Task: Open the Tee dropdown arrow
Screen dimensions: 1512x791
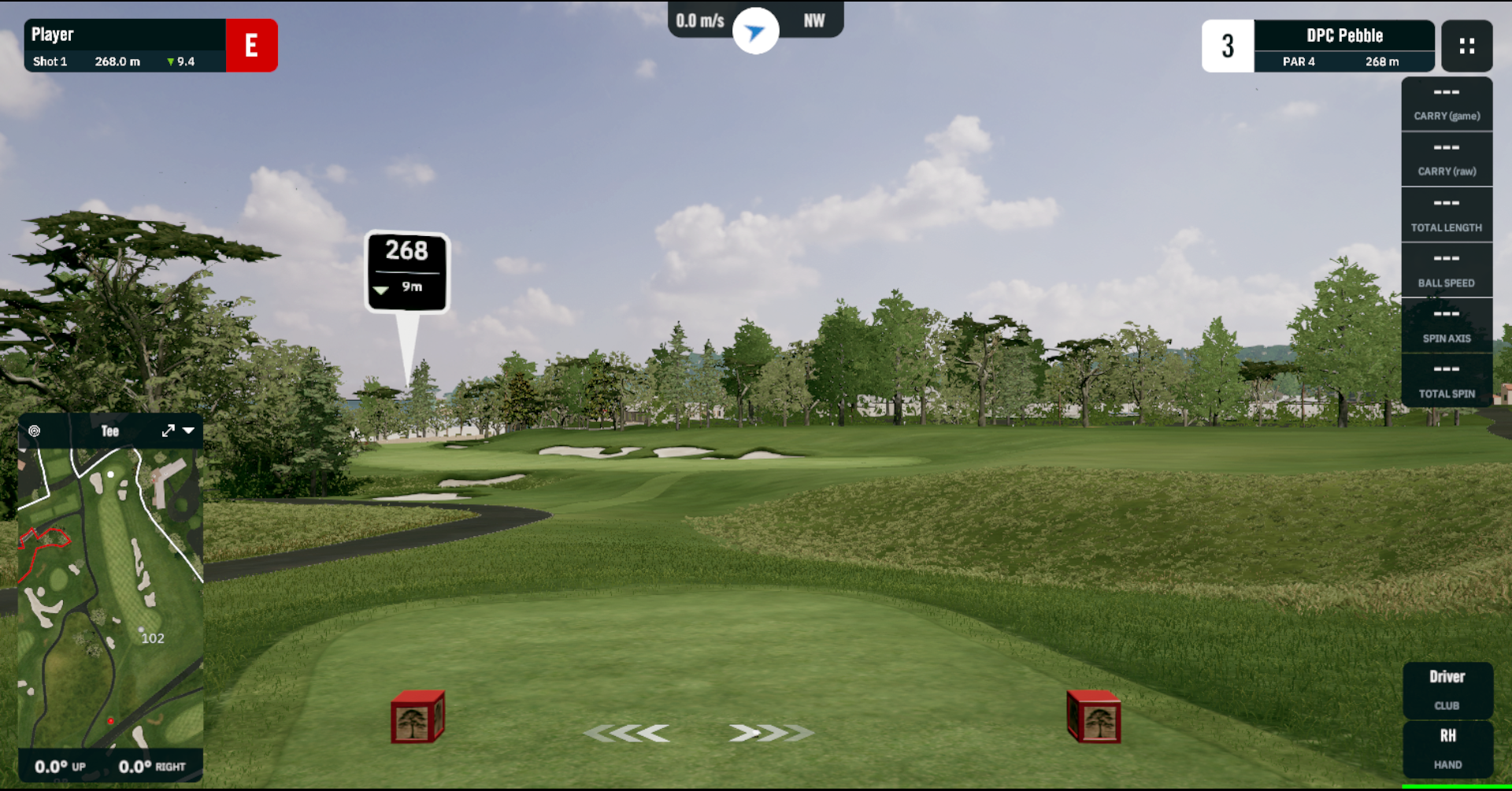Action: pyautogui.click(x=189, y=431)
